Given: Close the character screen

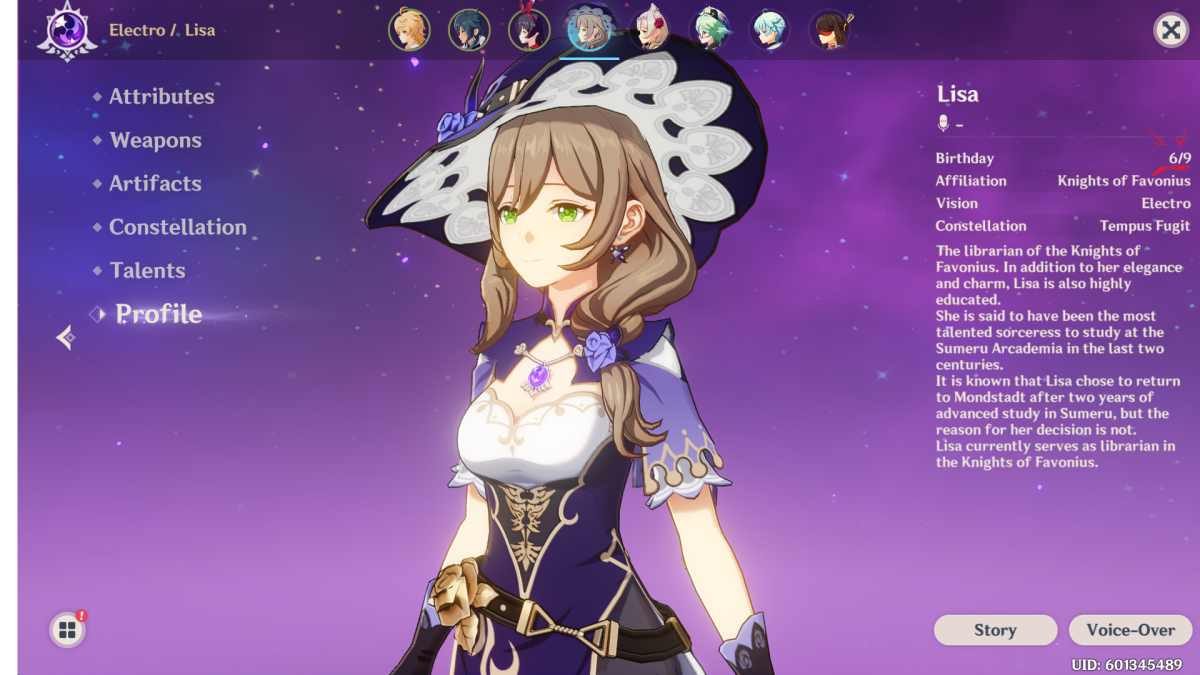Looking at the screenshot, I should [x=1170, y=30].
